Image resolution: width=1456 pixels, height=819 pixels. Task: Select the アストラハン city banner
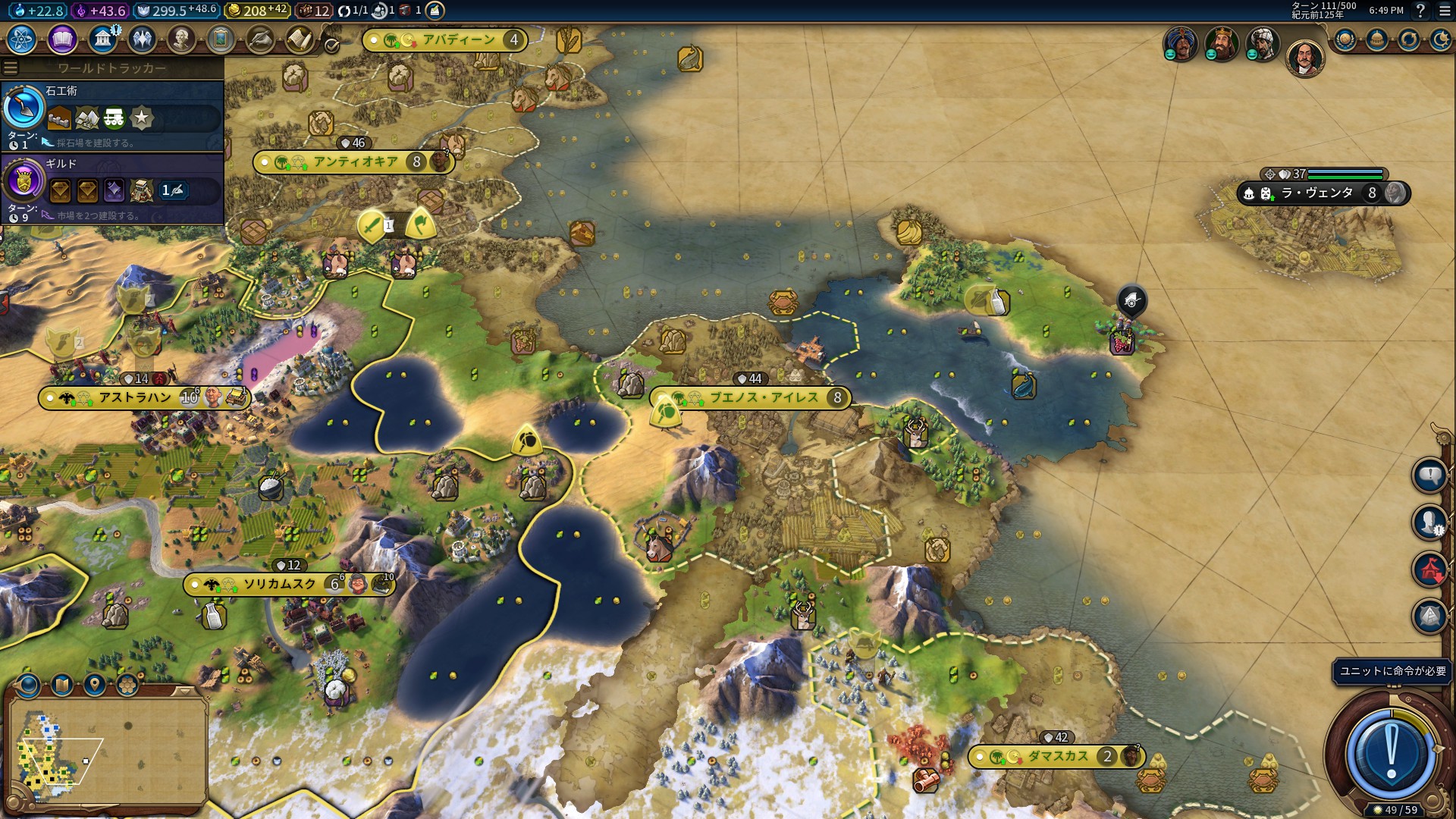(135, 398)
